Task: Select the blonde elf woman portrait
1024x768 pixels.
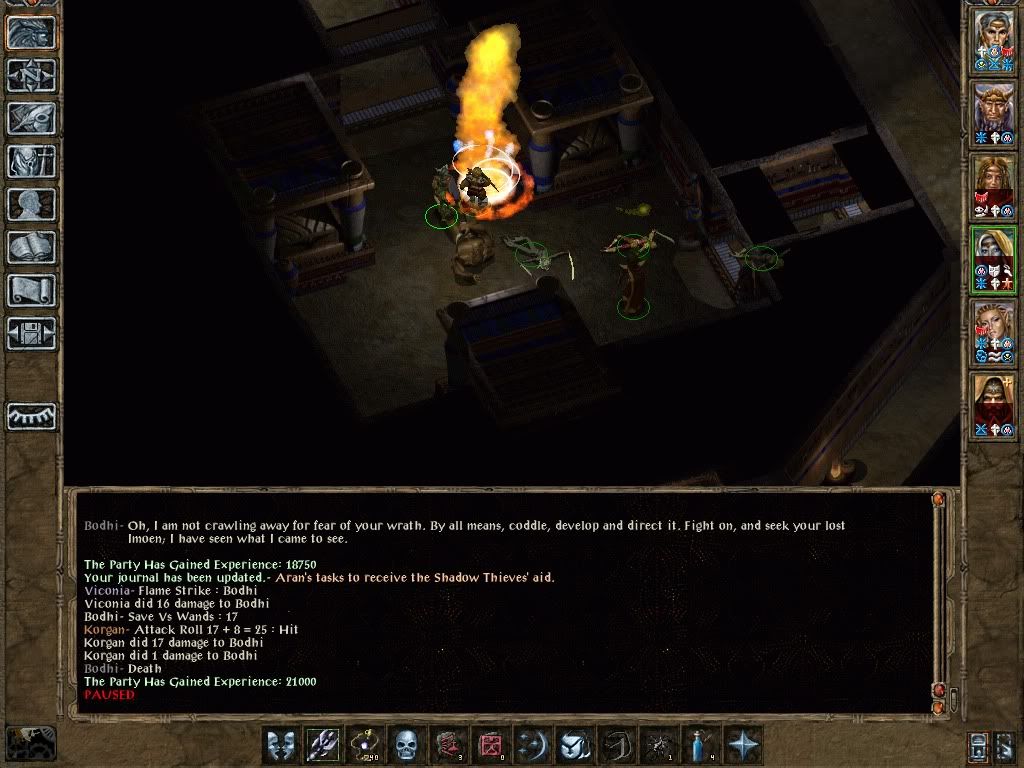Action: click(x=993, y=333)
